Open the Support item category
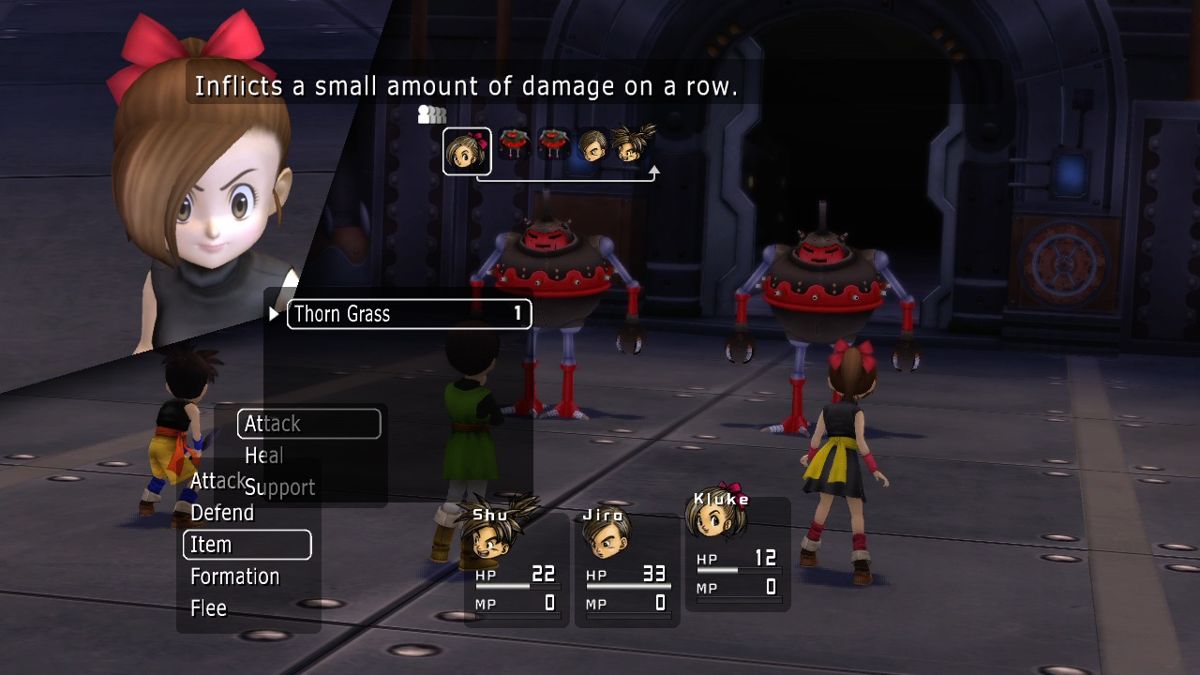Image resolution: width=1200 pixels, height=675 pixels. pyautogui.click(x=280, y=488)
